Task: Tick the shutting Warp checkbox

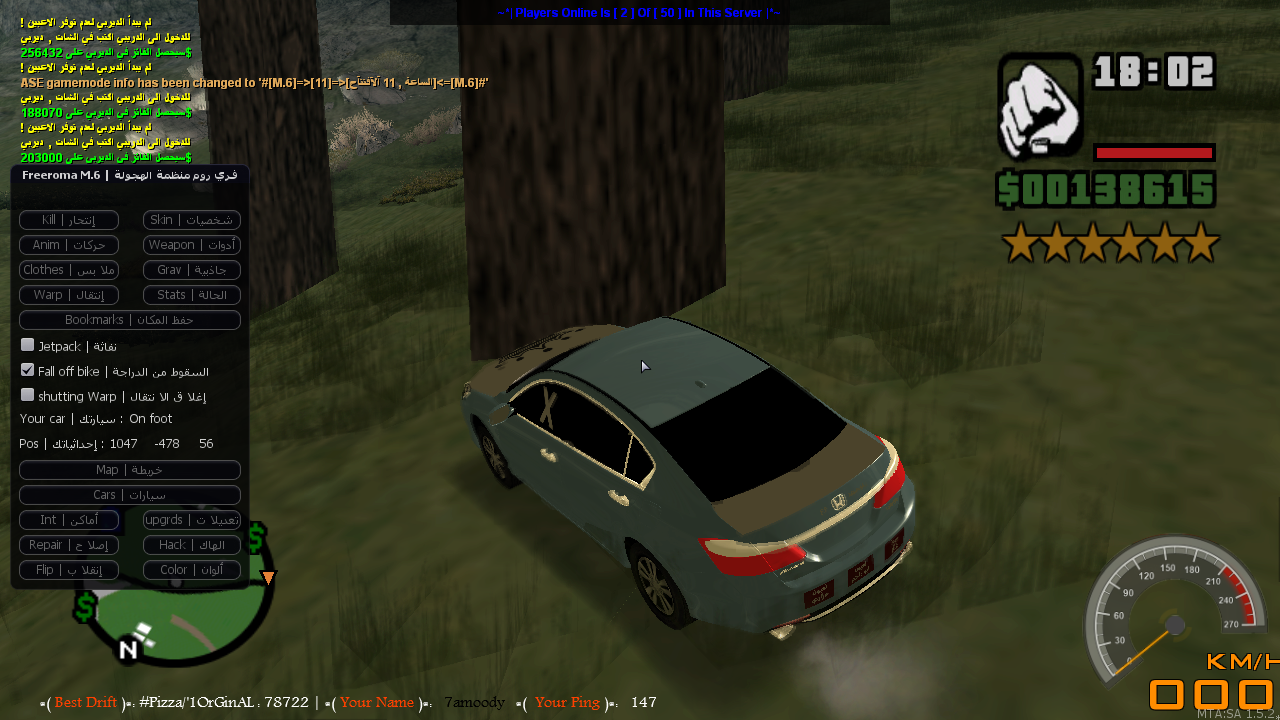Action: click(28, 395)
